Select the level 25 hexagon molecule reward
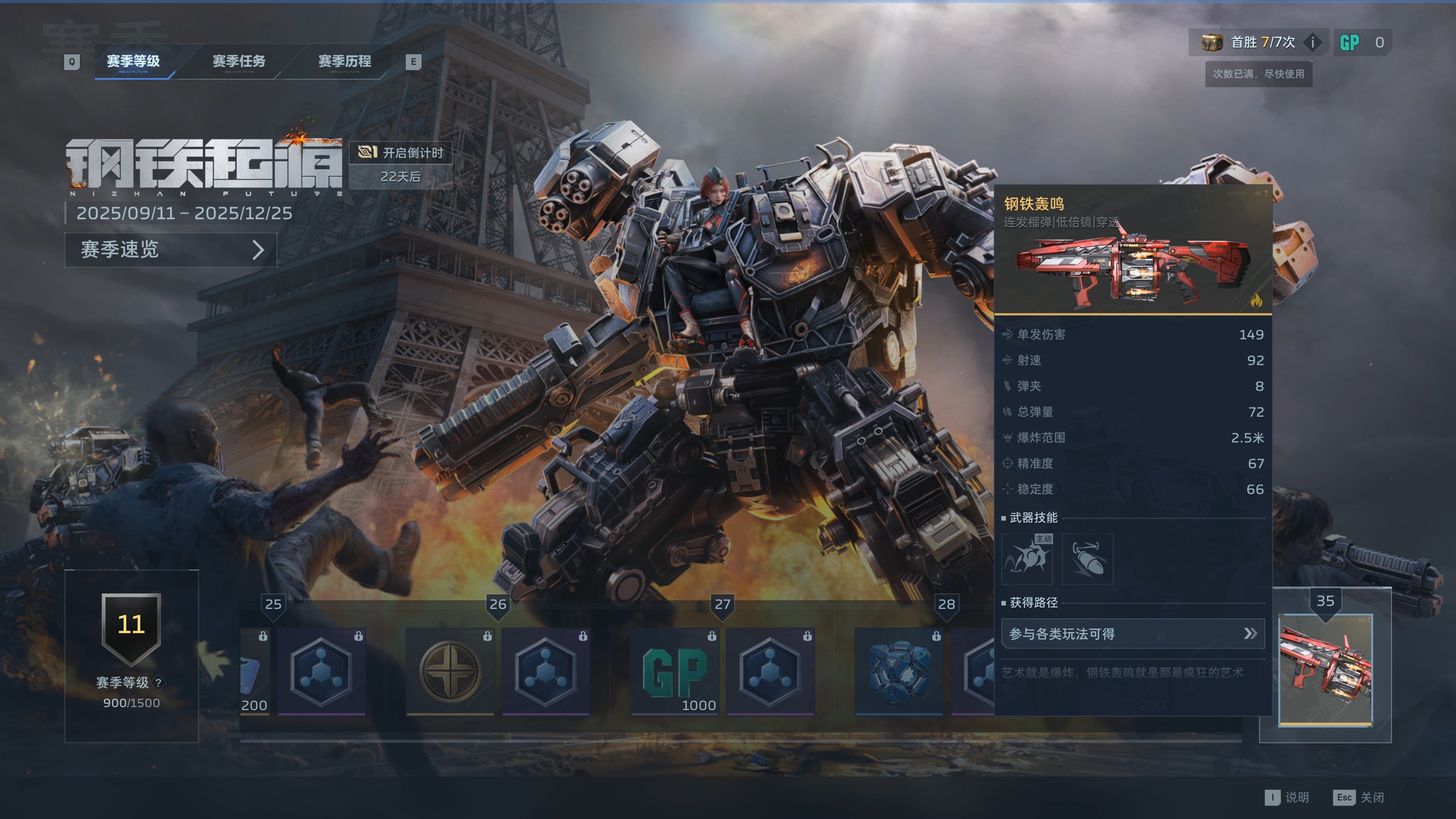The width and height of the screenshot is (1456, 819). (x=321, y=672)
